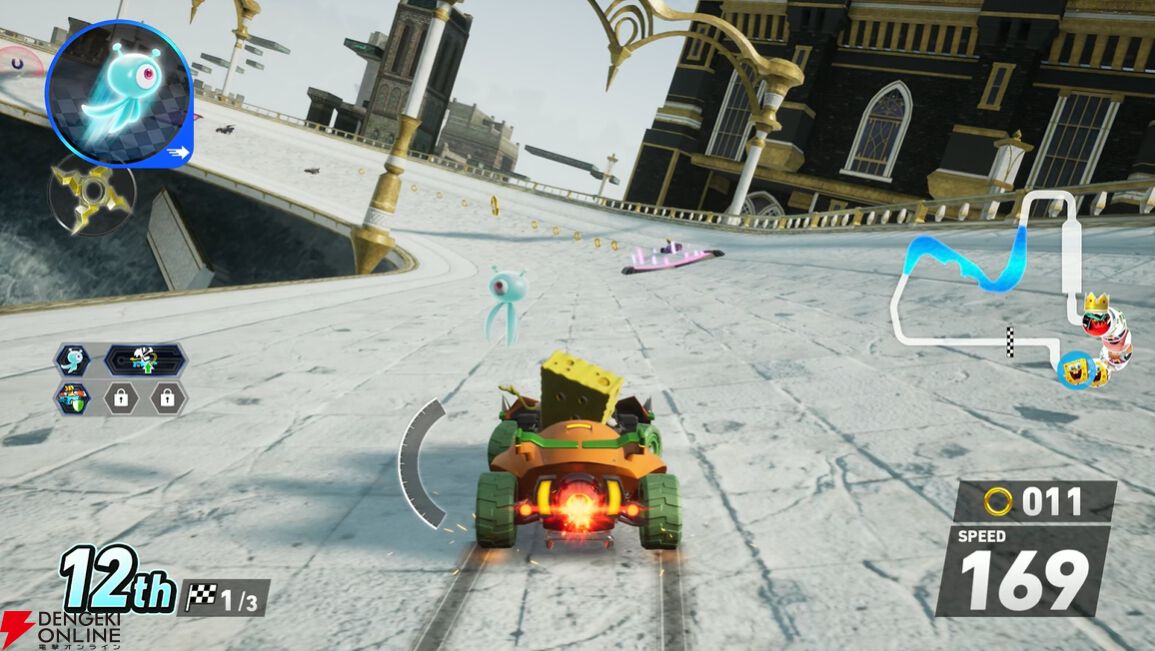Screen dimensions: 1155x651
Task: Use the blue Wisp item in the main slot
Action: pos(118,92)
